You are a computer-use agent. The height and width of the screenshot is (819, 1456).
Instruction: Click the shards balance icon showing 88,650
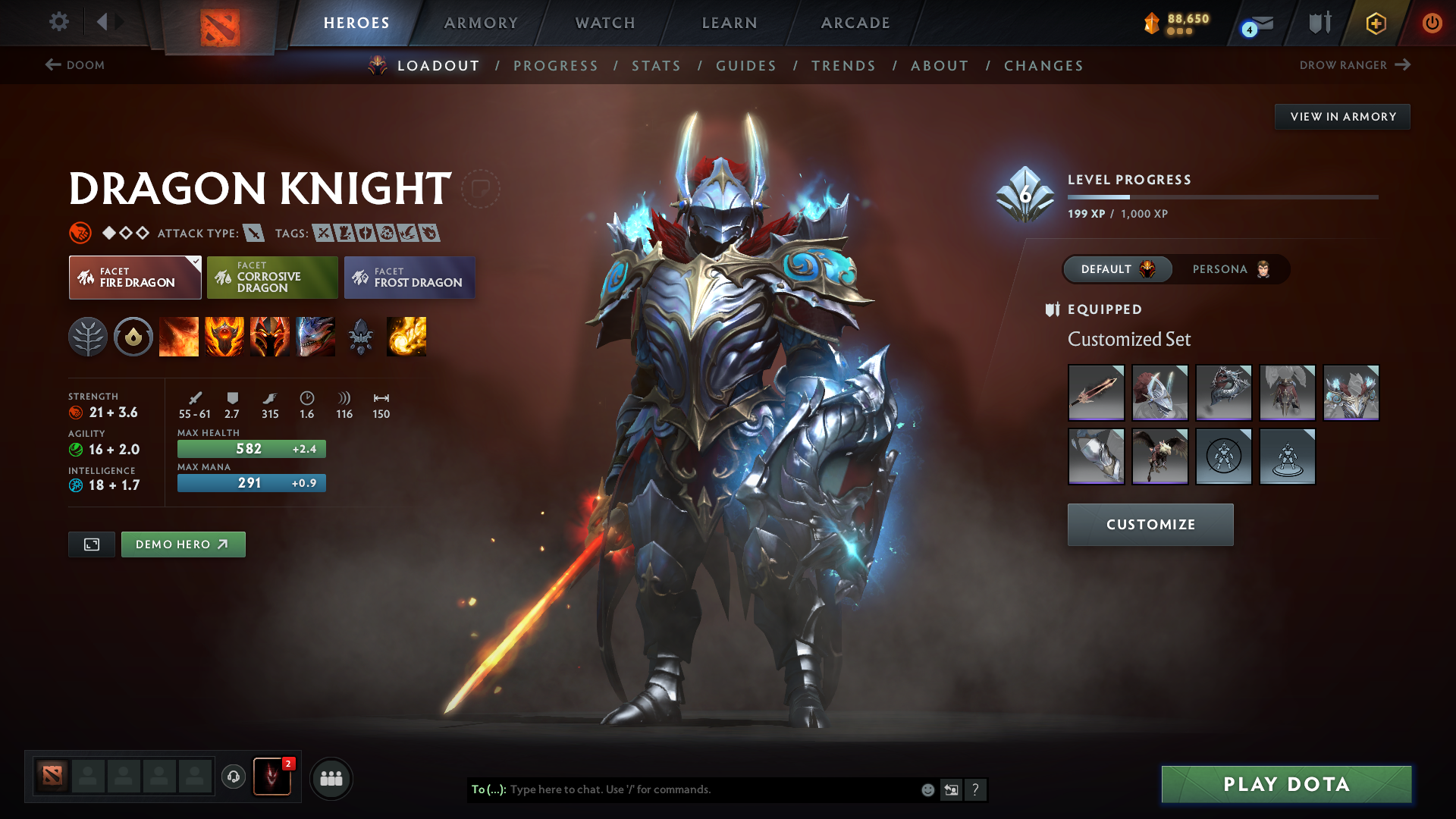[x=1150, y=23]
